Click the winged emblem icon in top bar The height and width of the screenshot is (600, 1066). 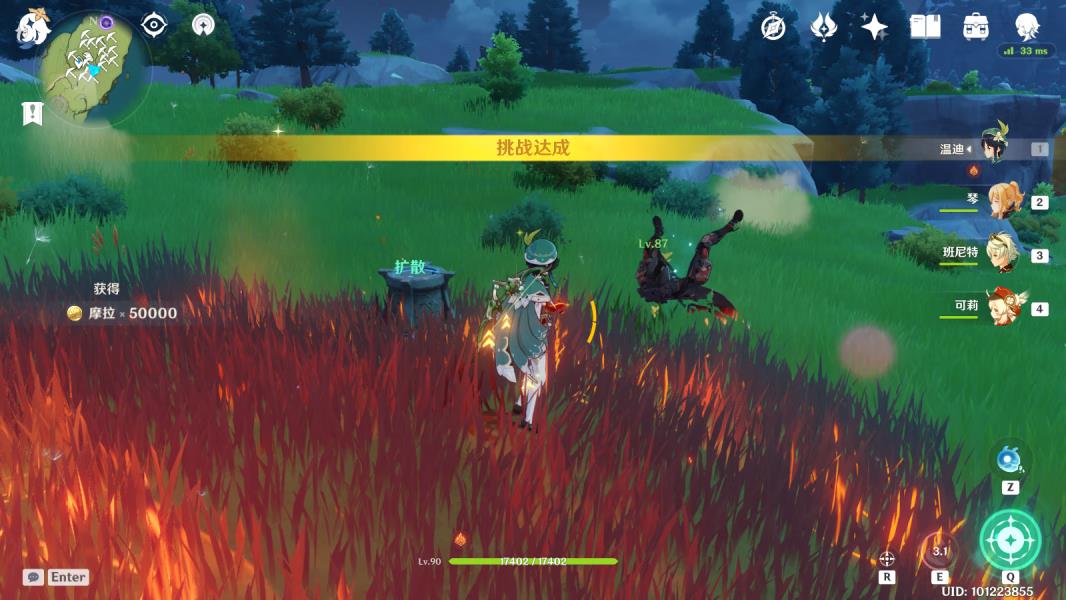pos(823,27)
